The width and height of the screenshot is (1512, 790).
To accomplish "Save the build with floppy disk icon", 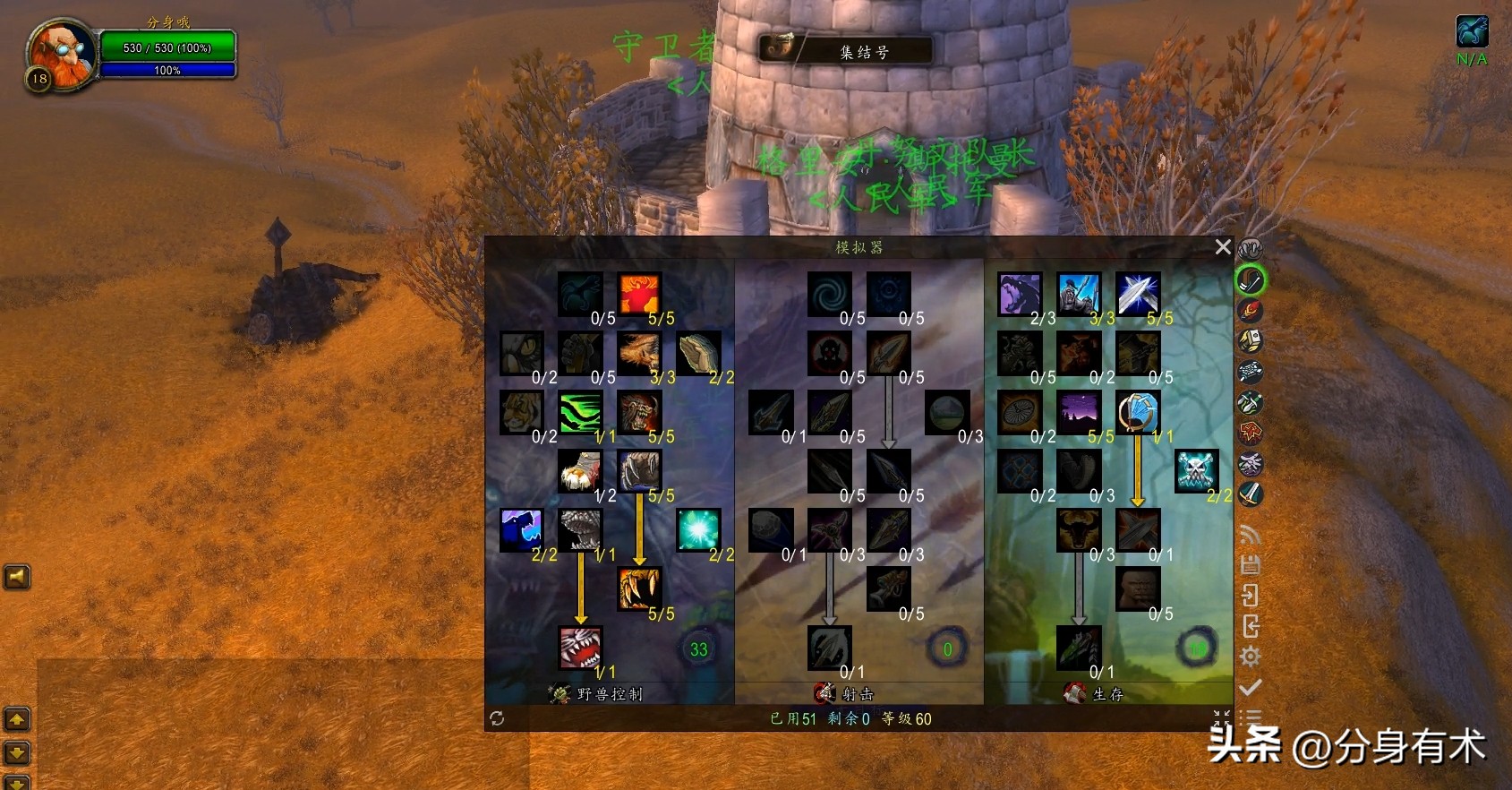I will (1251, 565).
